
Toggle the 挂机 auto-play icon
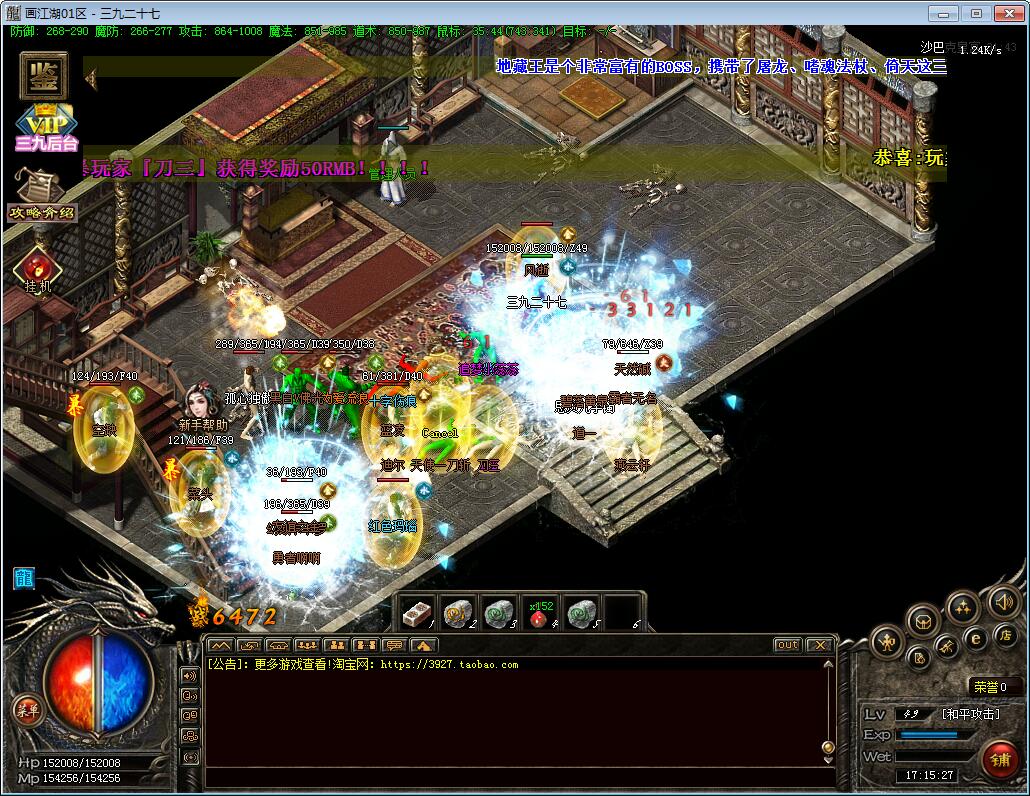pyautogui.click(x=38, y=270)
